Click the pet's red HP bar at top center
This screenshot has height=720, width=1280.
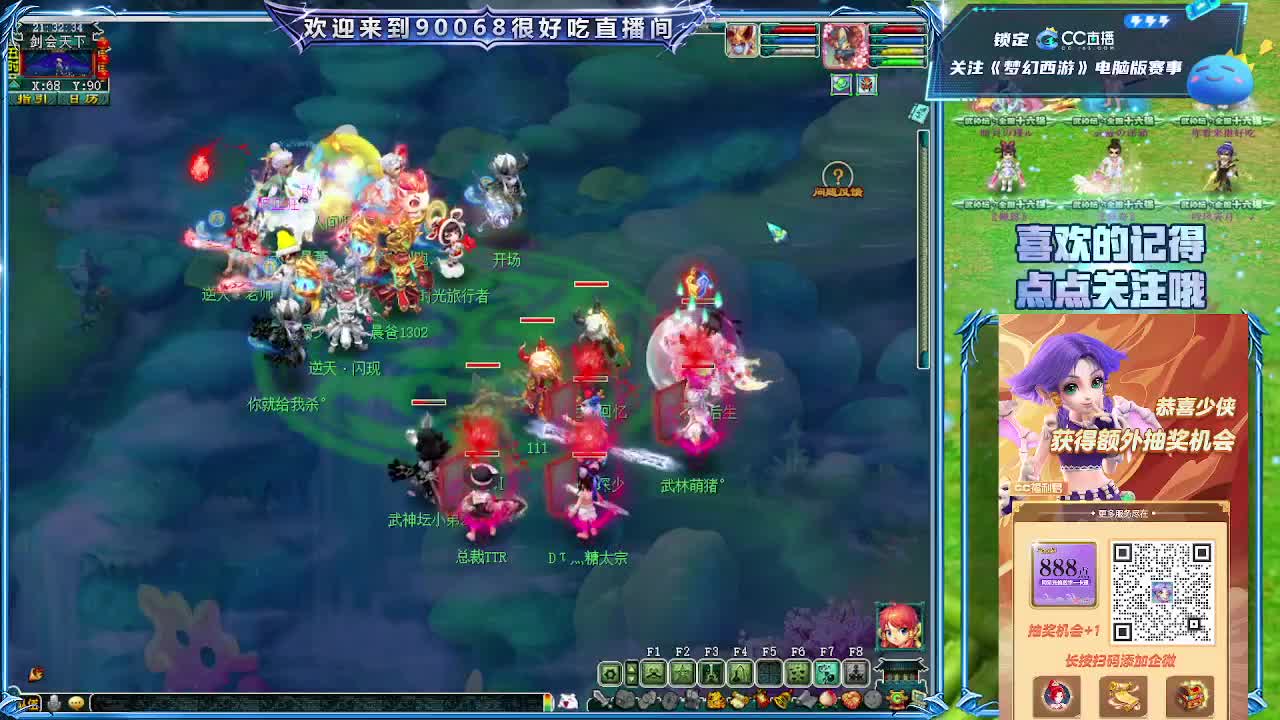[789, 29]
